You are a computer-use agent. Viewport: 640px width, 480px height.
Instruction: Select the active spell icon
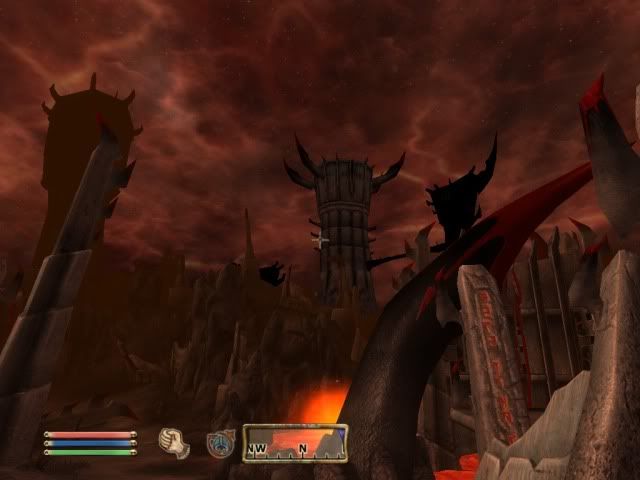point(220,443)
